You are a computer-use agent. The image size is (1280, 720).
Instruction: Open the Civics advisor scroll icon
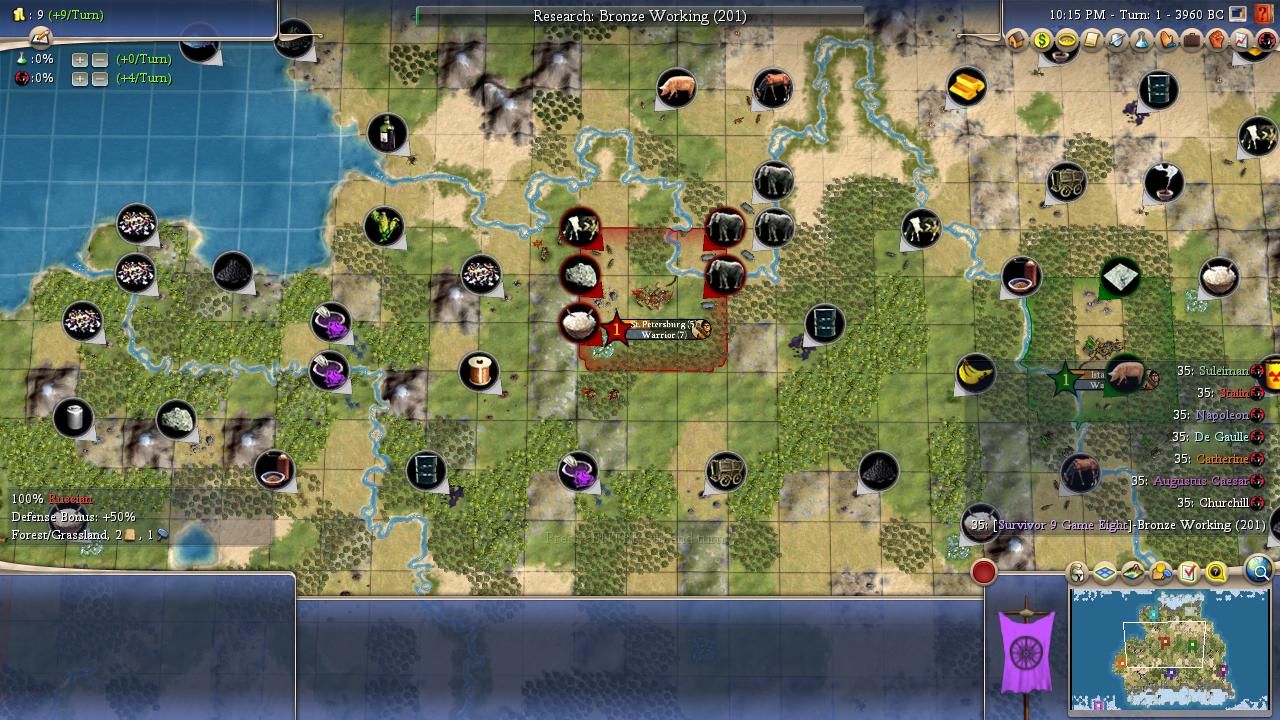(x=1092, y=41)
